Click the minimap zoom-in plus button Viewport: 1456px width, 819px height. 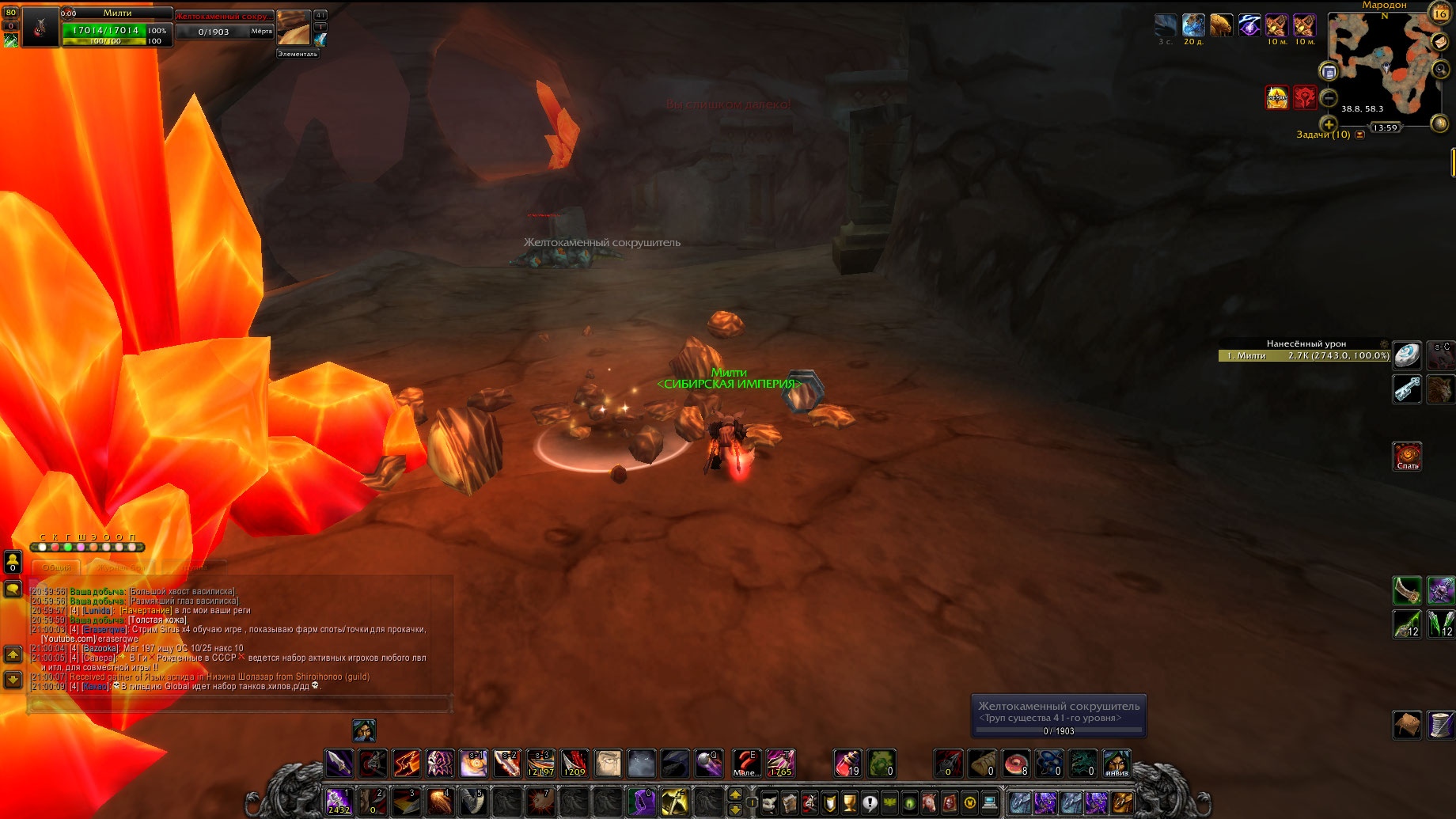pos(1329,124)
